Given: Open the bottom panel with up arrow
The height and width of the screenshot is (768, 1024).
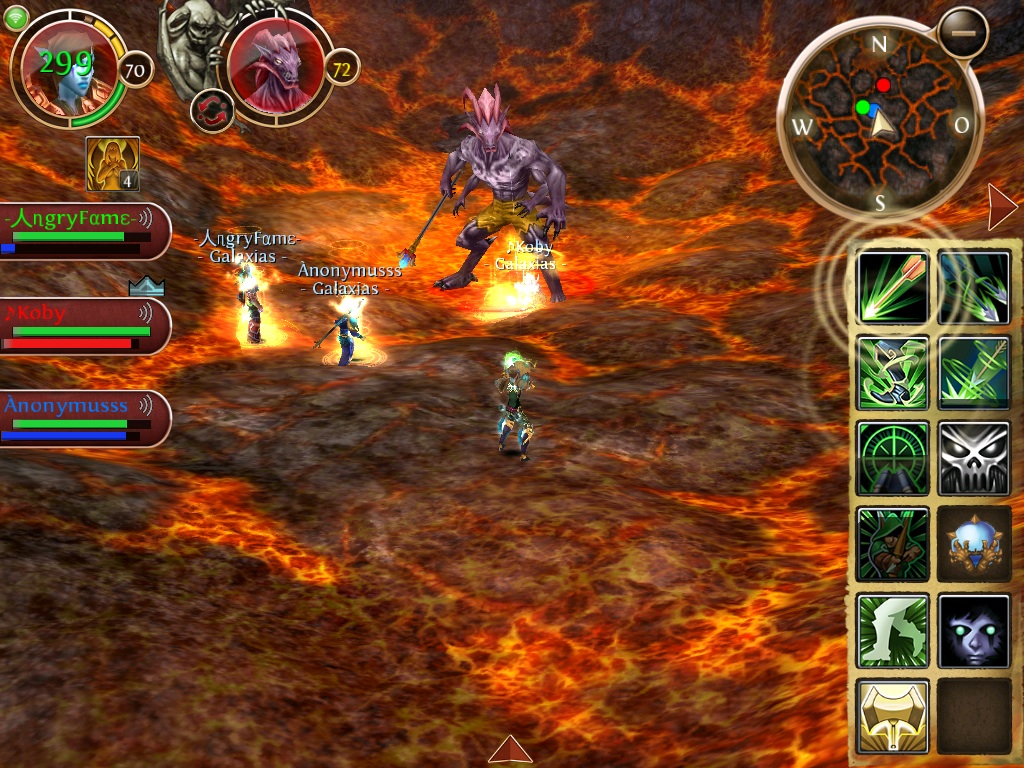Looking at the screenshot, I should tap(510, 749).
